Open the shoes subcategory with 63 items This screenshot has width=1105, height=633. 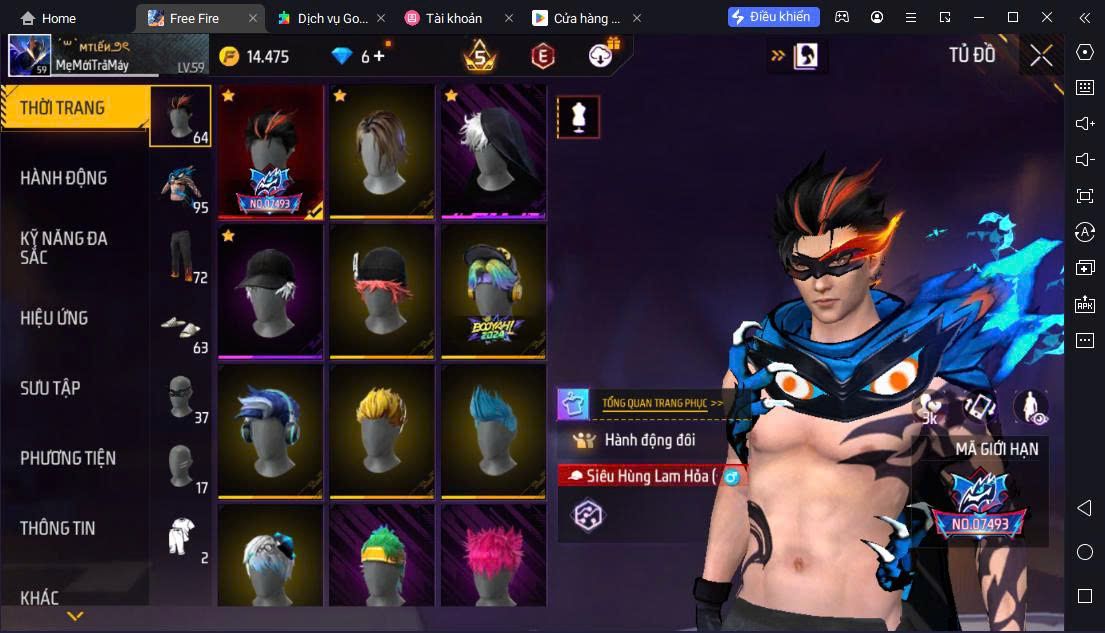pyautogui.click(x=180, y=327)
